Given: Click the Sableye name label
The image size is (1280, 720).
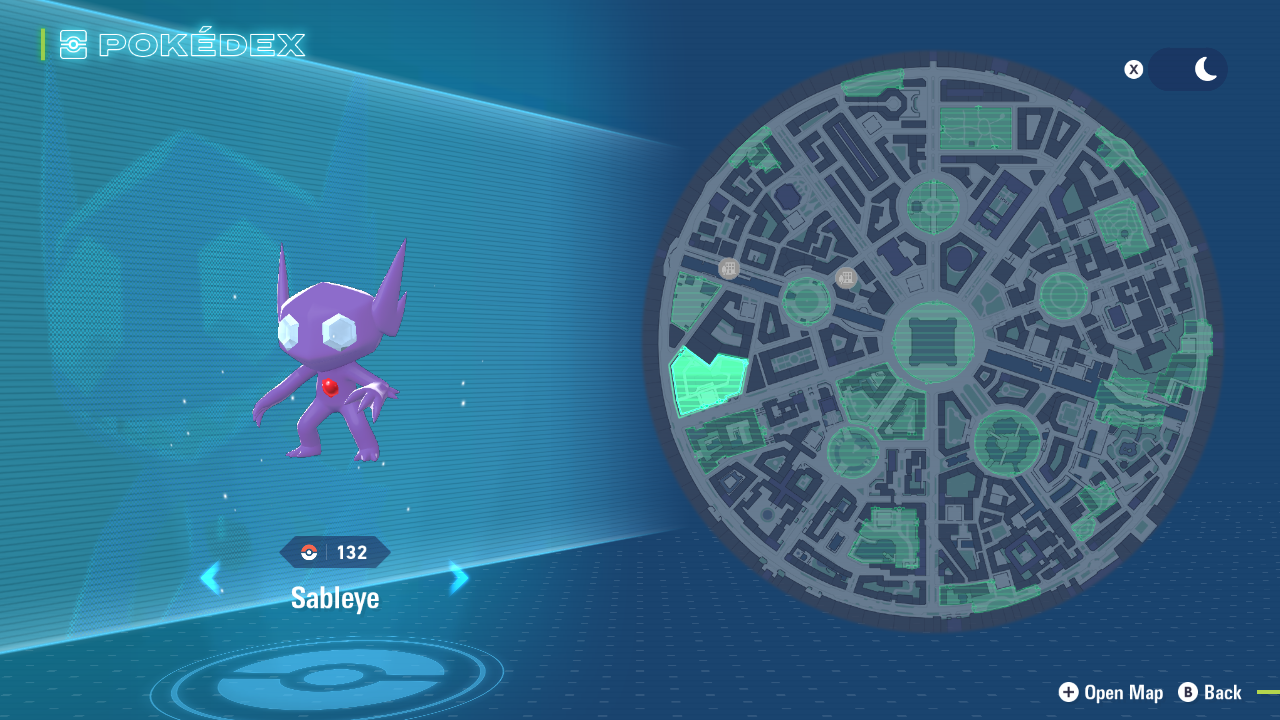Looking at the screenshot, I should point(334,598).
